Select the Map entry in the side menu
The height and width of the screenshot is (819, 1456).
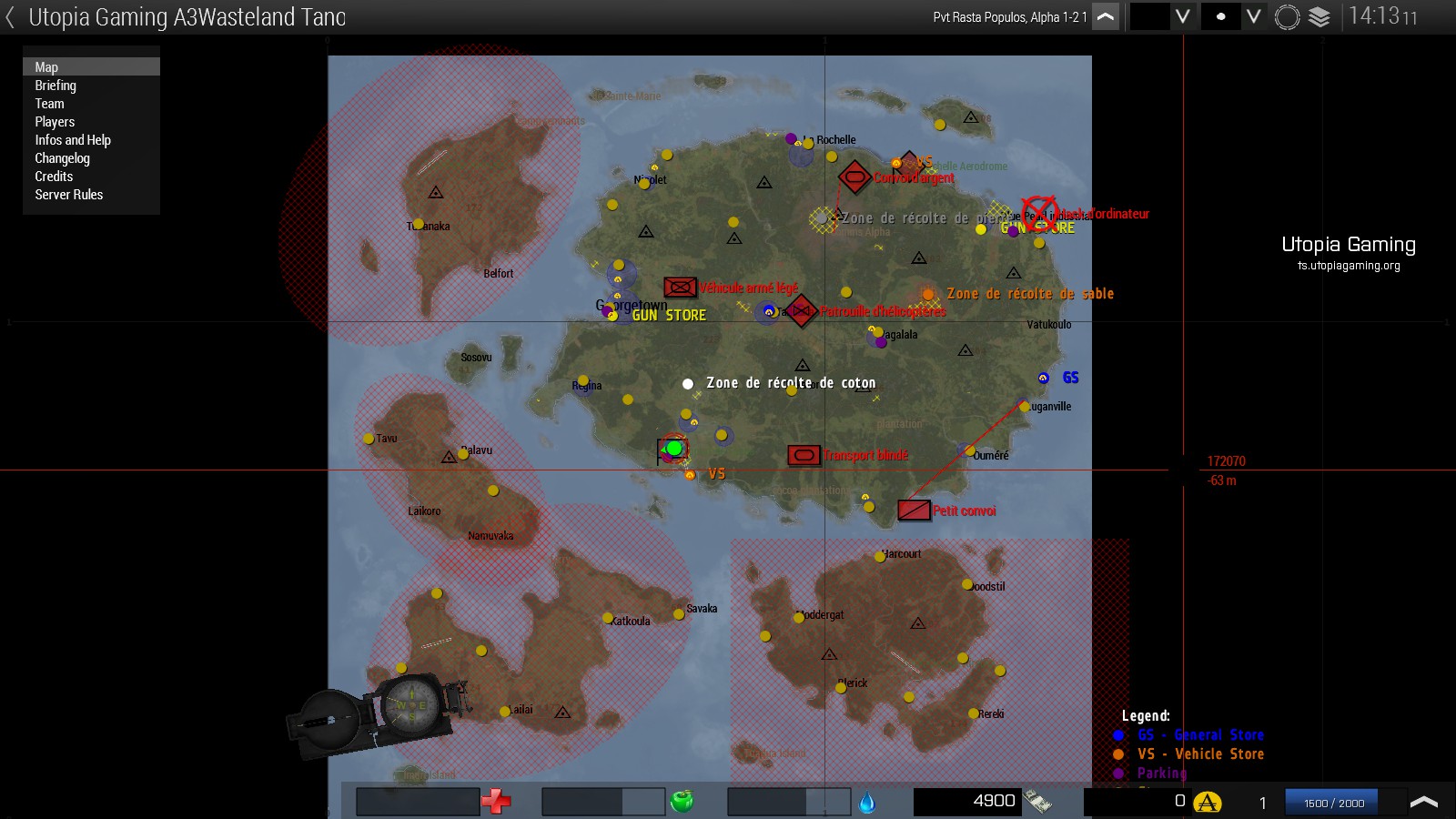tap(46, 67)
